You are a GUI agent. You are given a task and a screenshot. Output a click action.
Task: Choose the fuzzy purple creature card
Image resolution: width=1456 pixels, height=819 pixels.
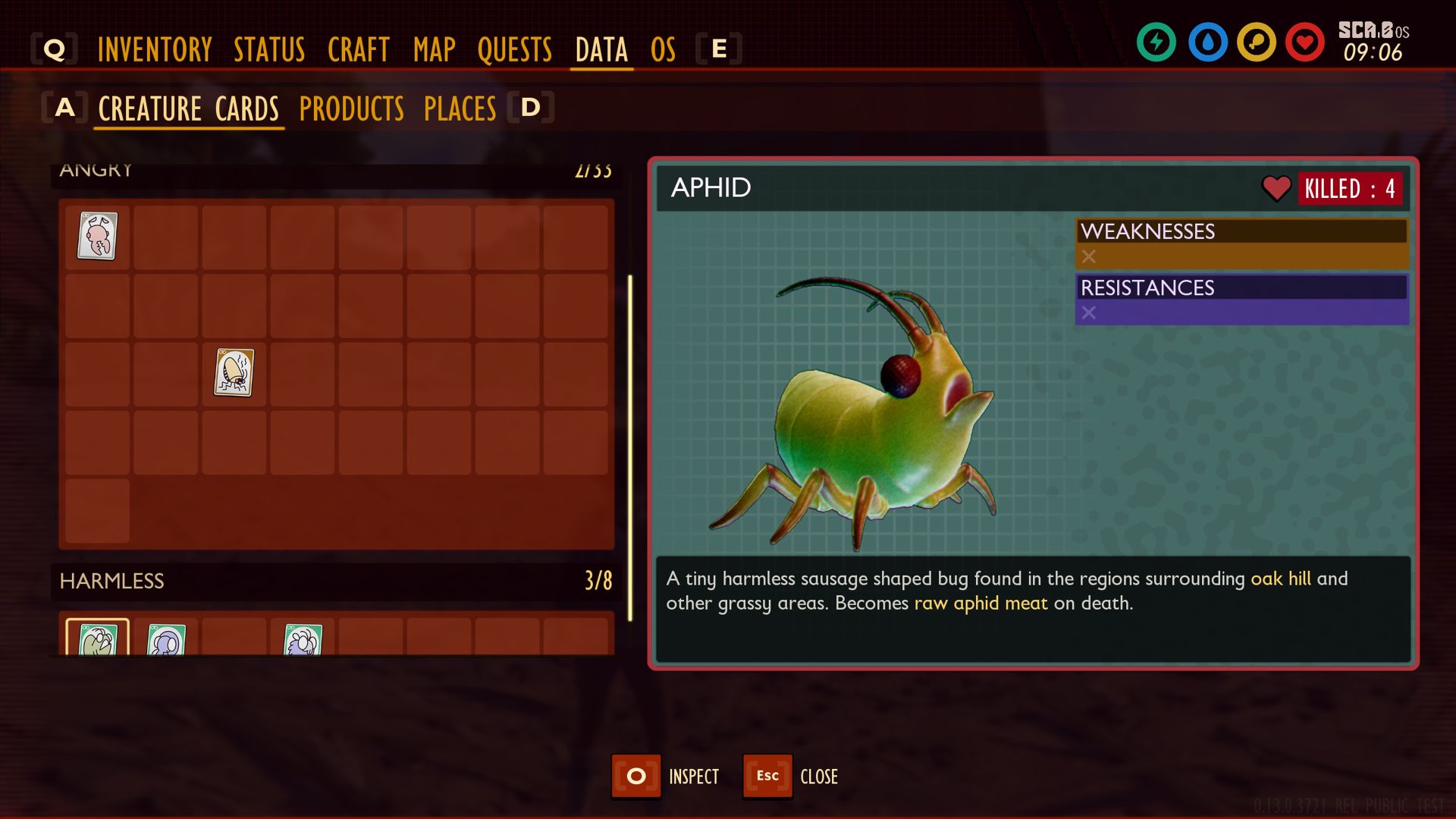[x=303, y=639]
